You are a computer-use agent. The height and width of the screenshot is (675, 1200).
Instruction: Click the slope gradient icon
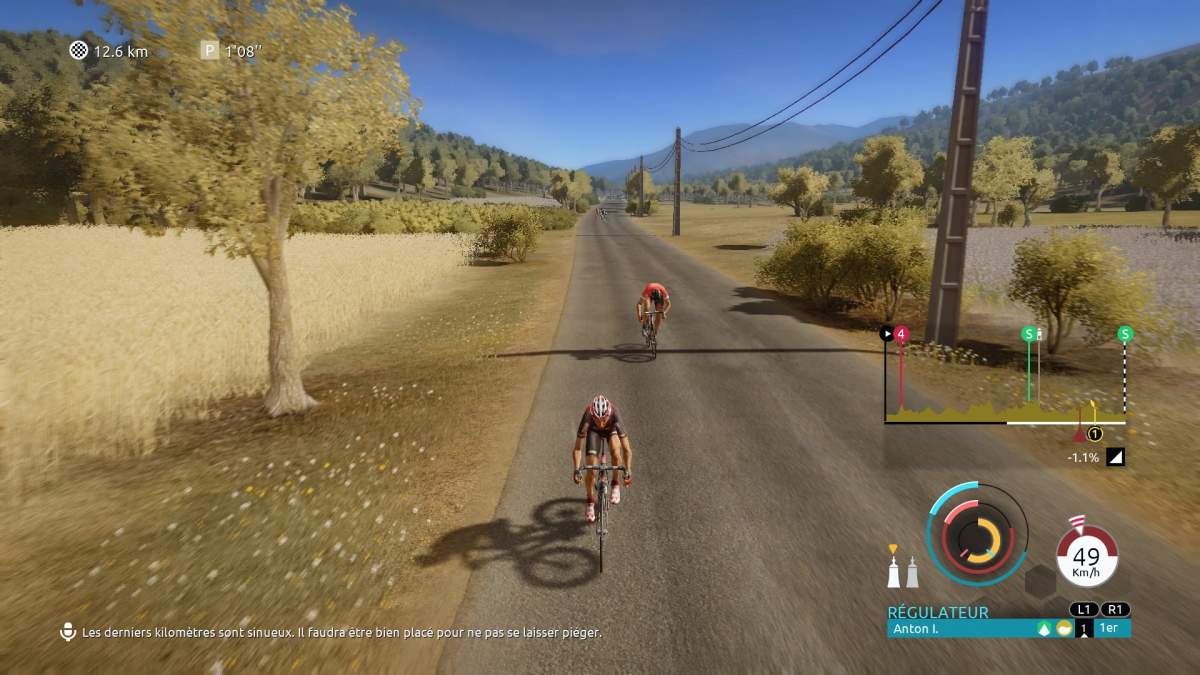(x=1115, y=457)
